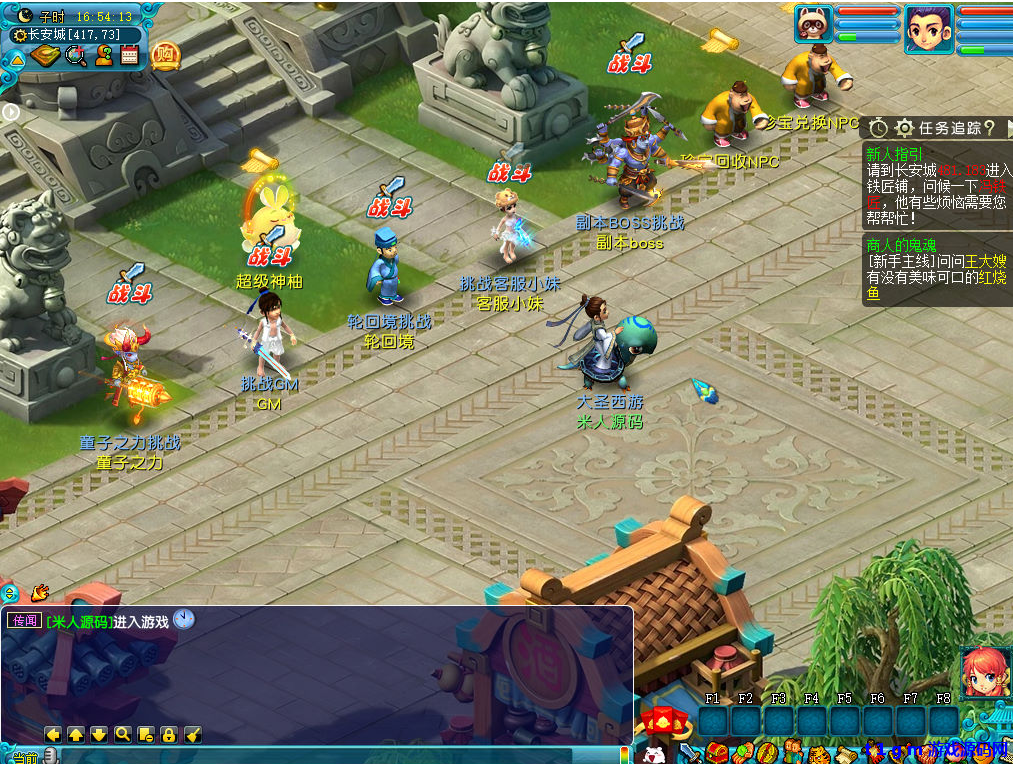Open chat search with the magnifier button
Viewport: 1013px width, 764px height.
point(122,735)
